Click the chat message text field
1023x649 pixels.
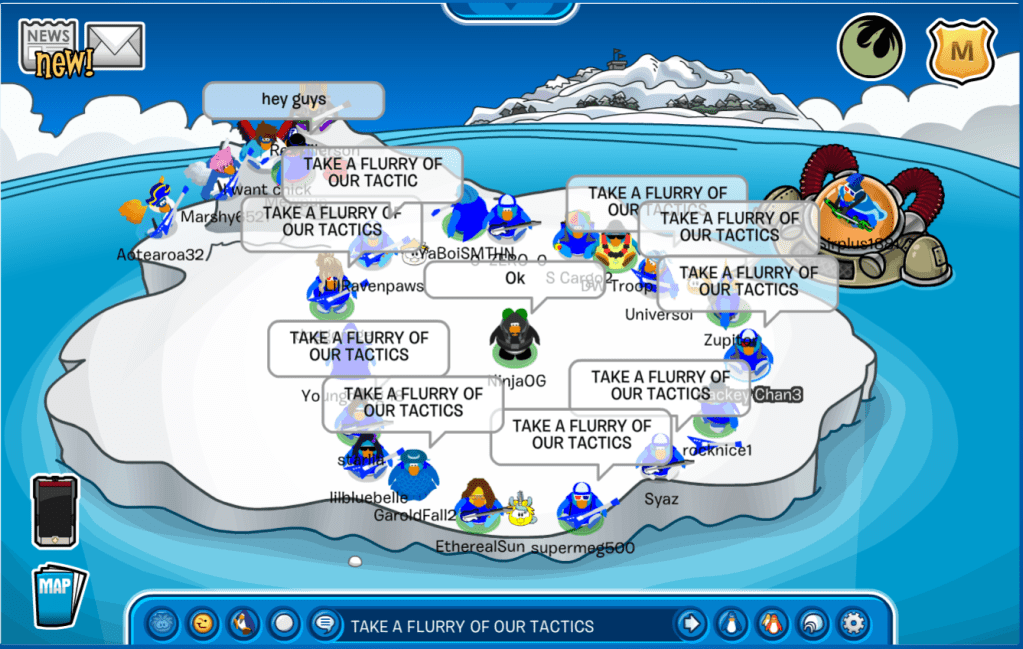tap(500, 626)
